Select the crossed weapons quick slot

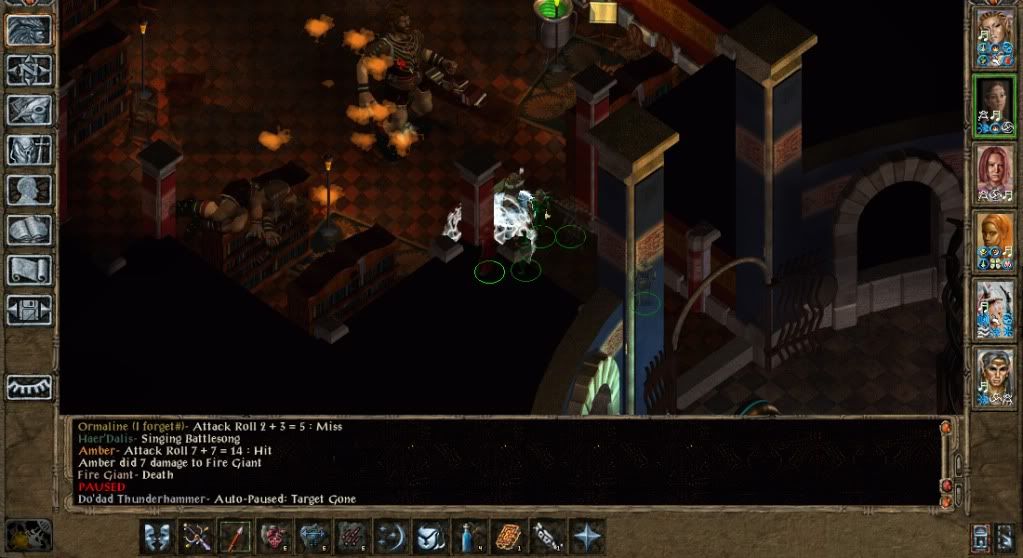coord(197,535)
